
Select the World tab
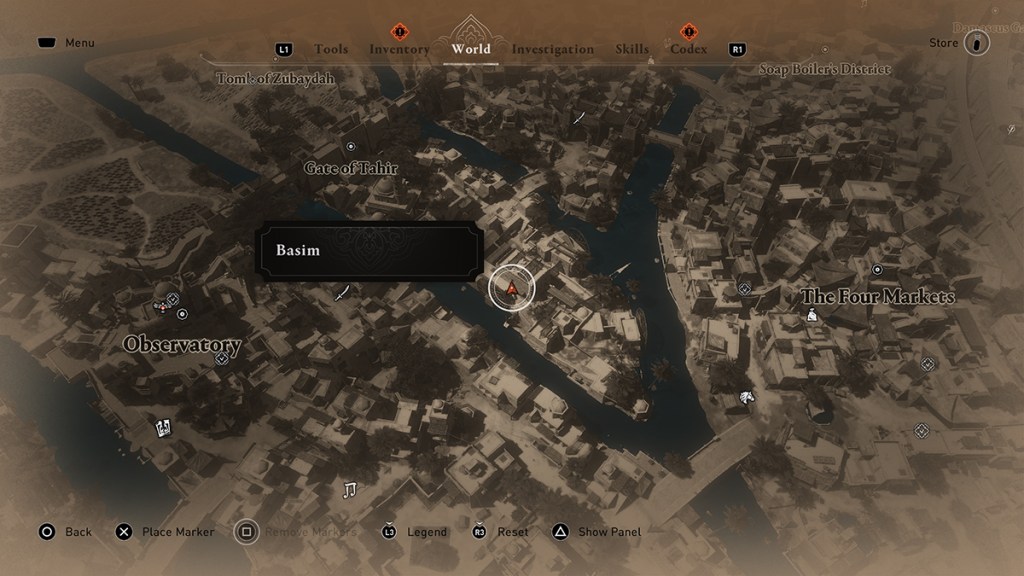471,49
